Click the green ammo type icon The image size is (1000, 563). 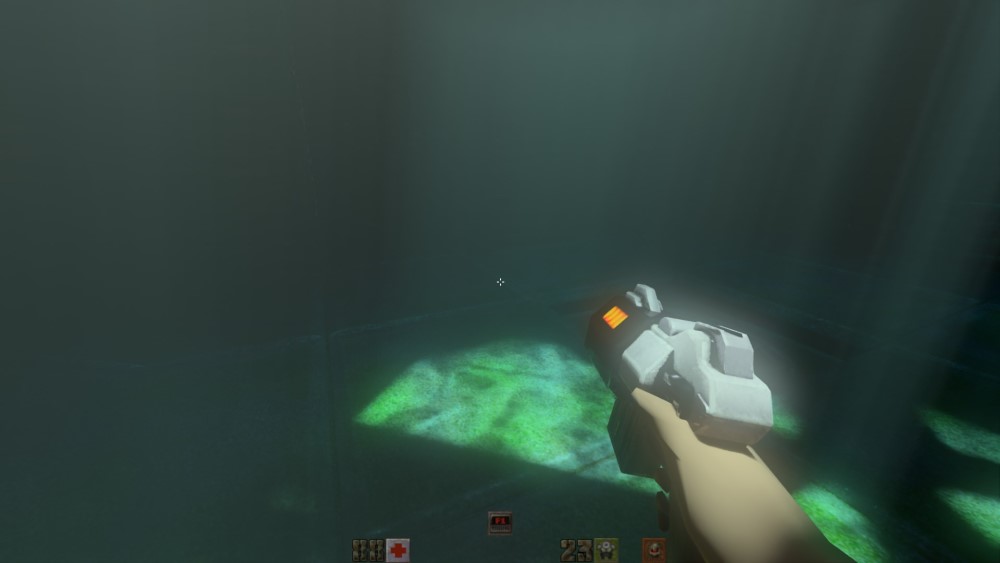606,550
